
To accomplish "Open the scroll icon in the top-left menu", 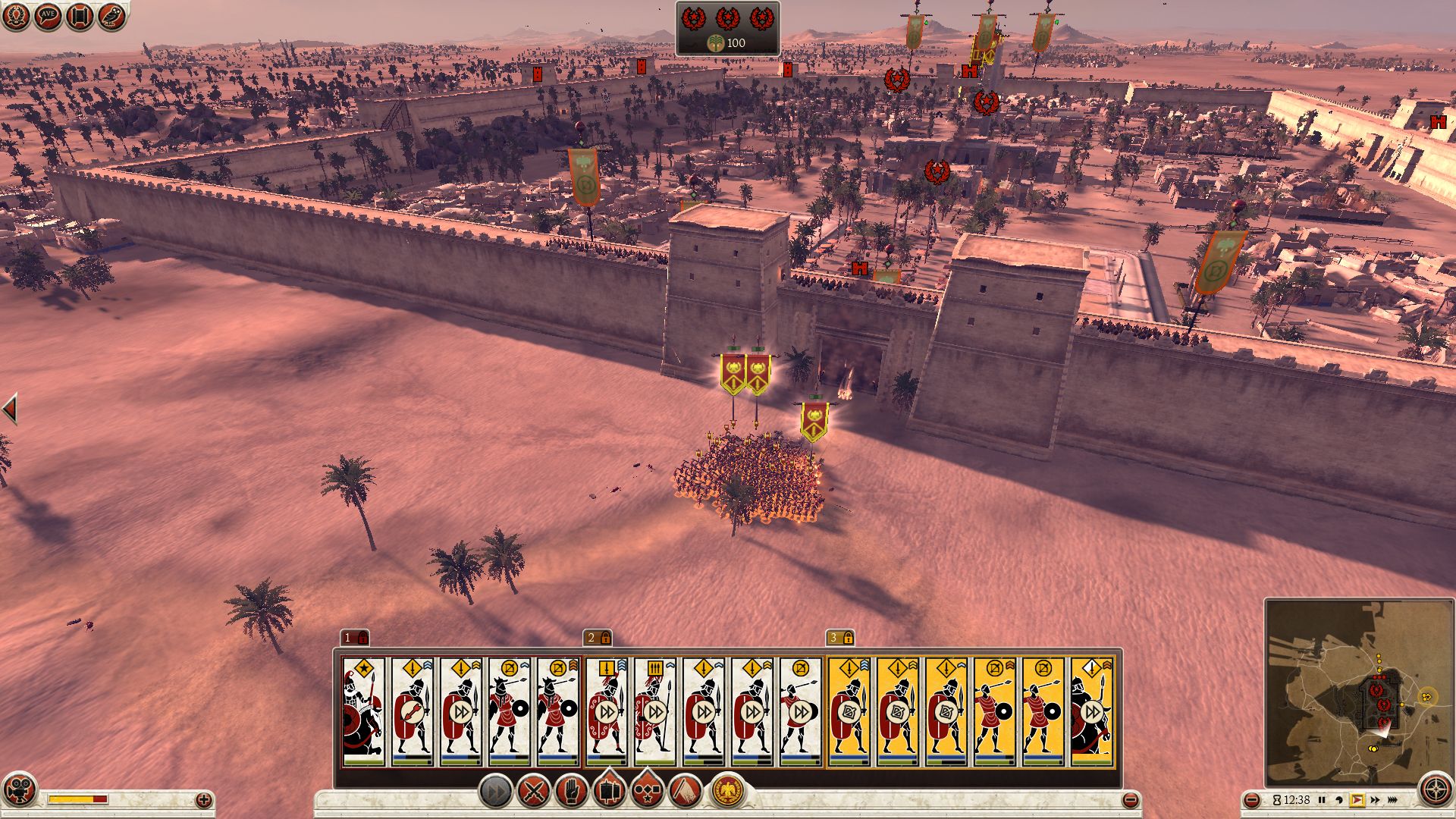I will point(80,16).
